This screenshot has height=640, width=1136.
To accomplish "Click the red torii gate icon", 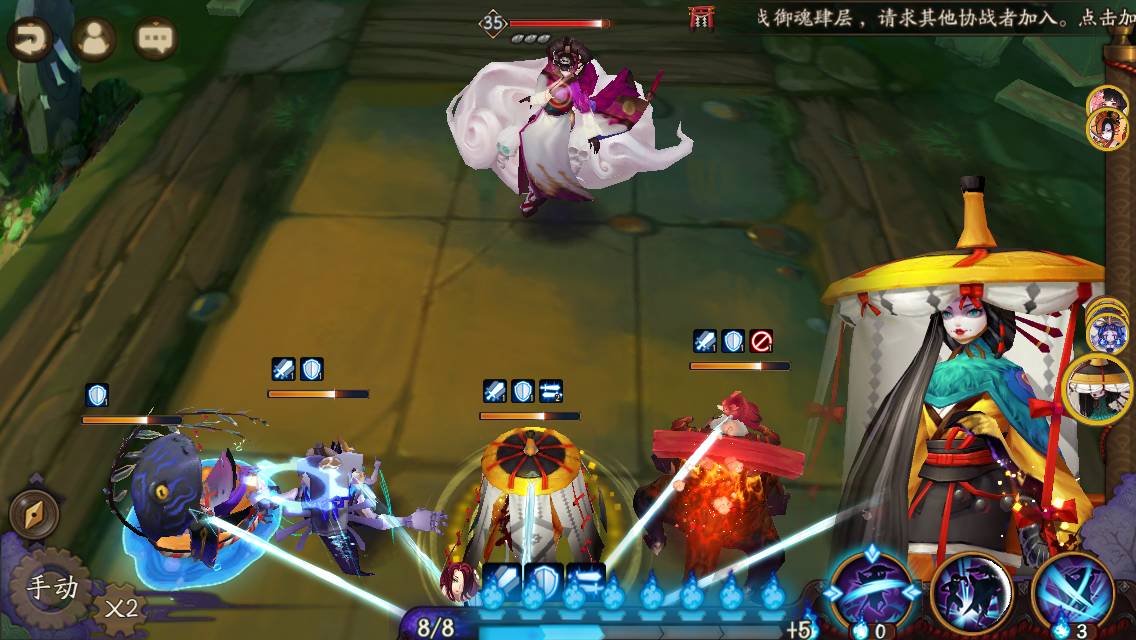I will point(702,17).
